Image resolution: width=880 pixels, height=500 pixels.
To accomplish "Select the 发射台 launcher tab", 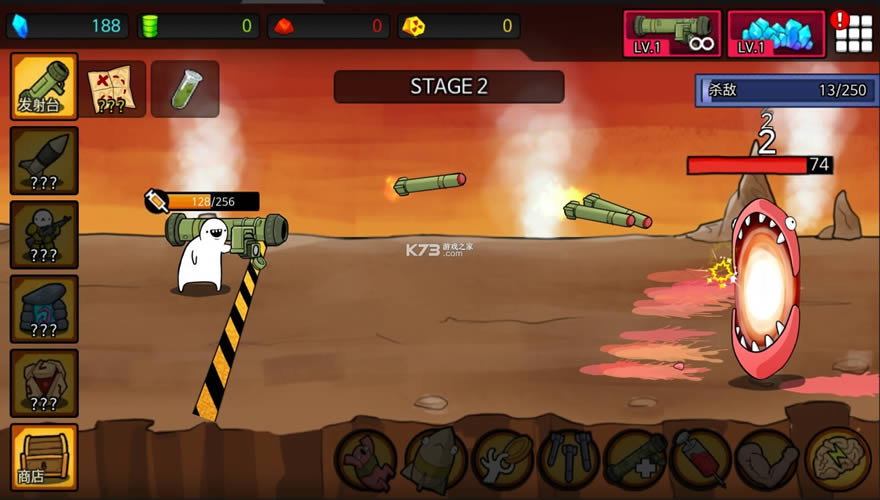I will 44,86.
